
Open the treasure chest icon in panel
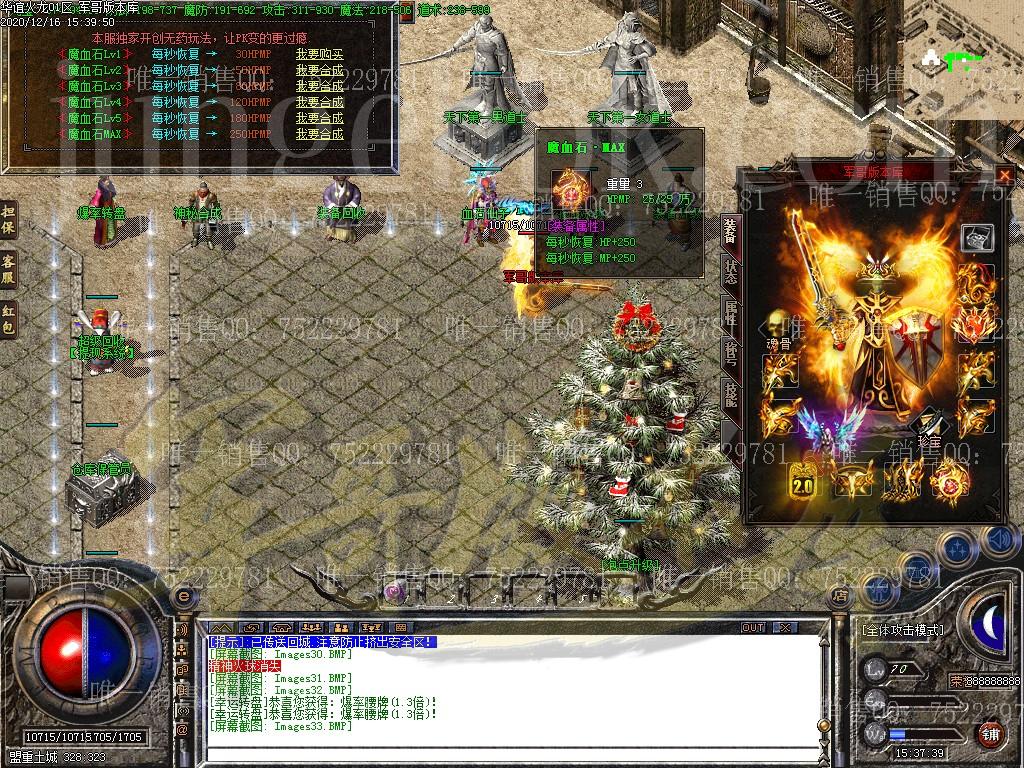[977, 237]
